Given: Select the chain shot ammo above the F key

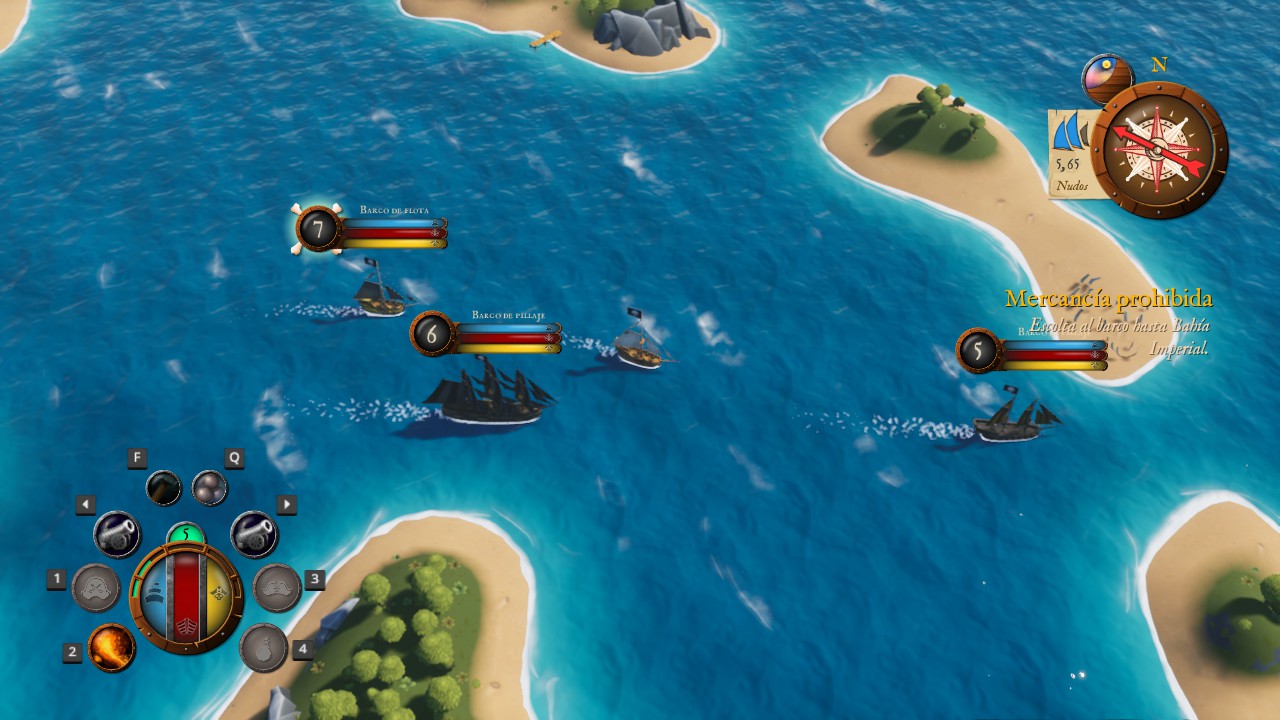Looking at the screenshot, I should coord(163,487).
